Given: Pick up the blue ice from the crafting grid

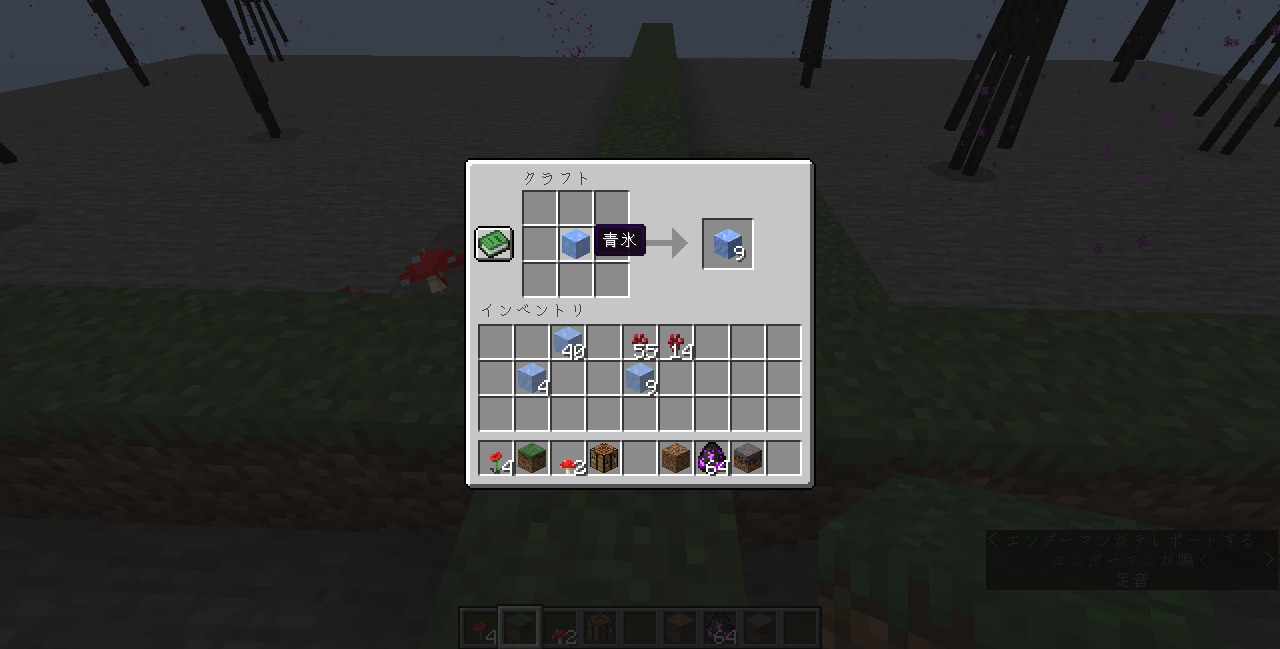Looking at the screenshot, I should (x=575, y=243).
